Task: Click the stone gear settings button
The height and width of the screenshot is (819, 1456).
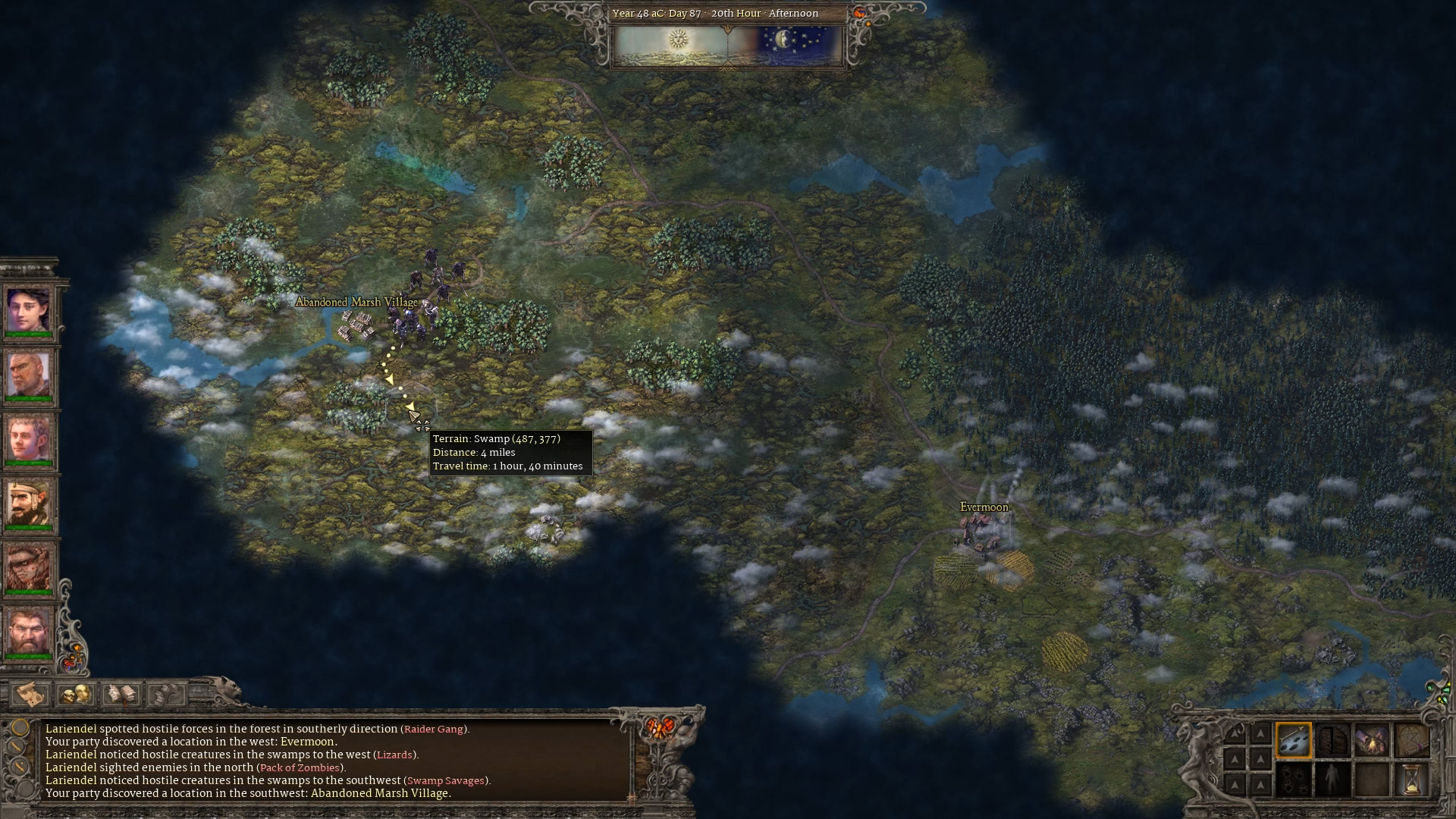Action: 165,693
